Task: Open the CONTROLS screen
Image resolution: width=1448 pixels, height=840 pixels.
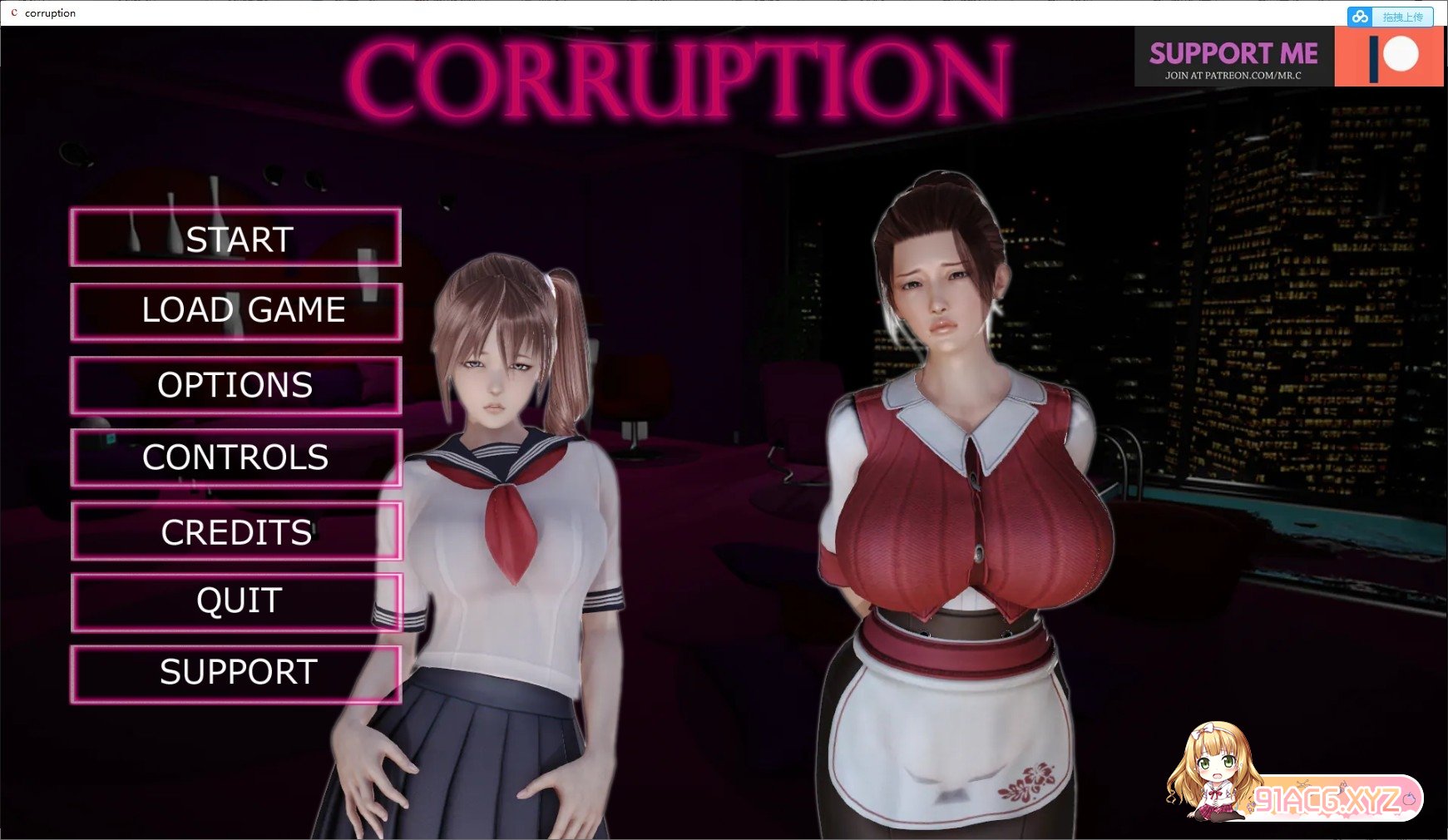Action: coord(236,457)
